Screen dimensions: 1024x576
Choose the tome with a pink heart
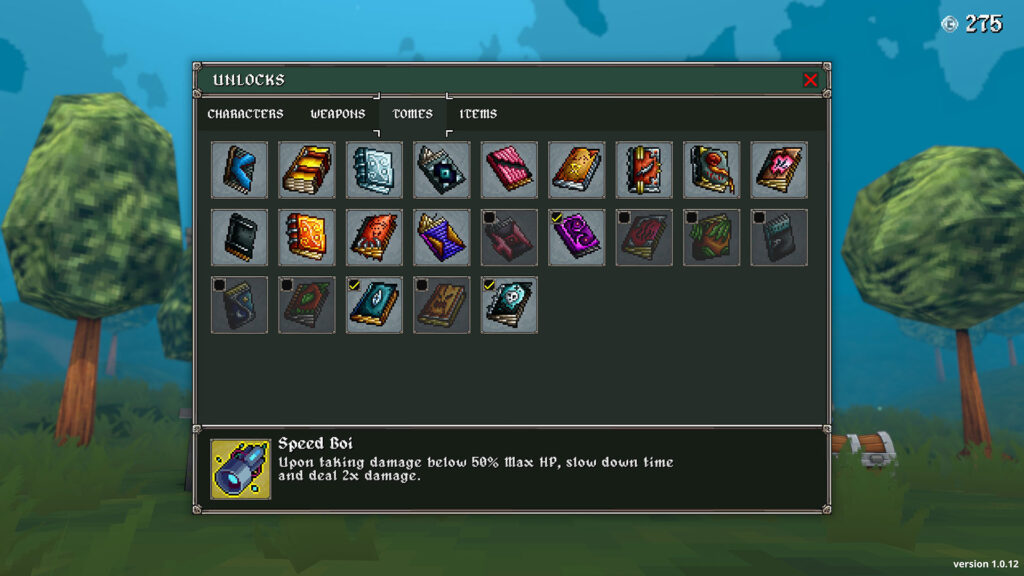(x=780, y=169)
